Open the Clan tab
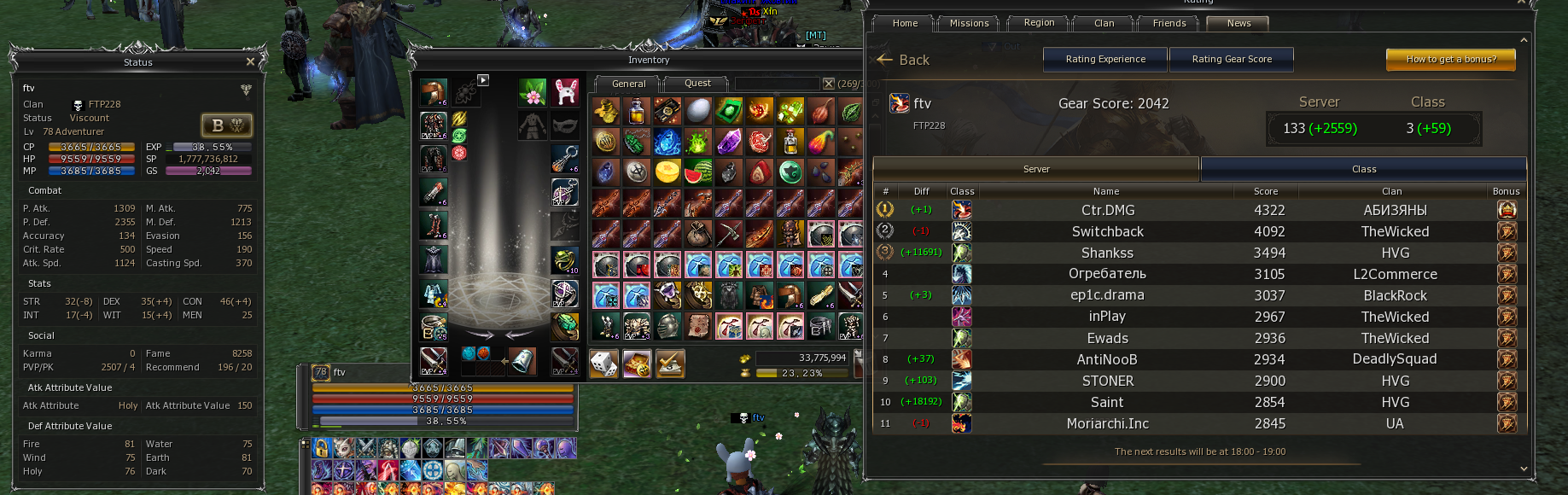1568x495 pixels. [1104, 23]
